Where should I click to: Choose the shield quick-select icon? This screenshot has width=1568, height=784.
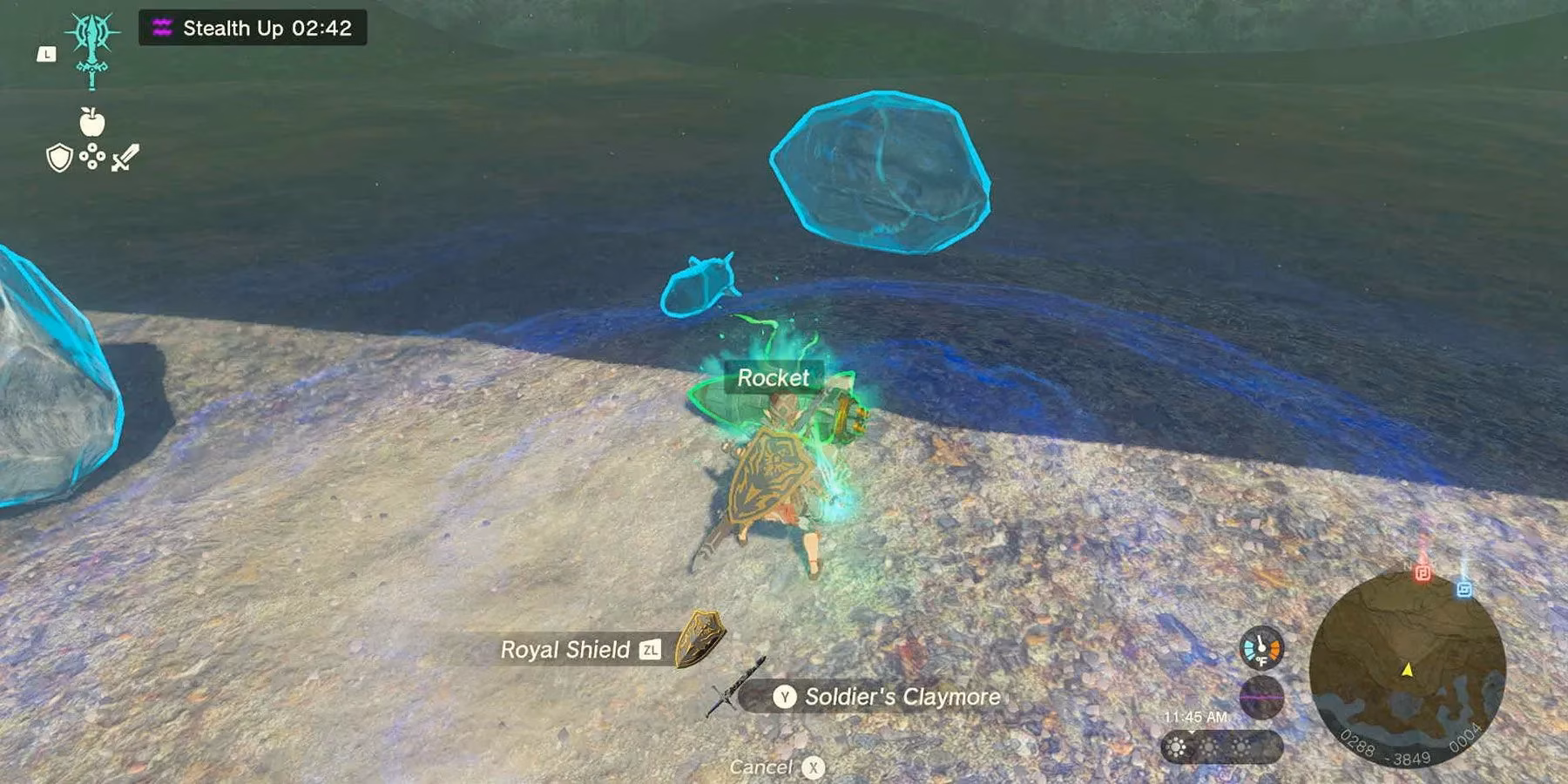58,159
